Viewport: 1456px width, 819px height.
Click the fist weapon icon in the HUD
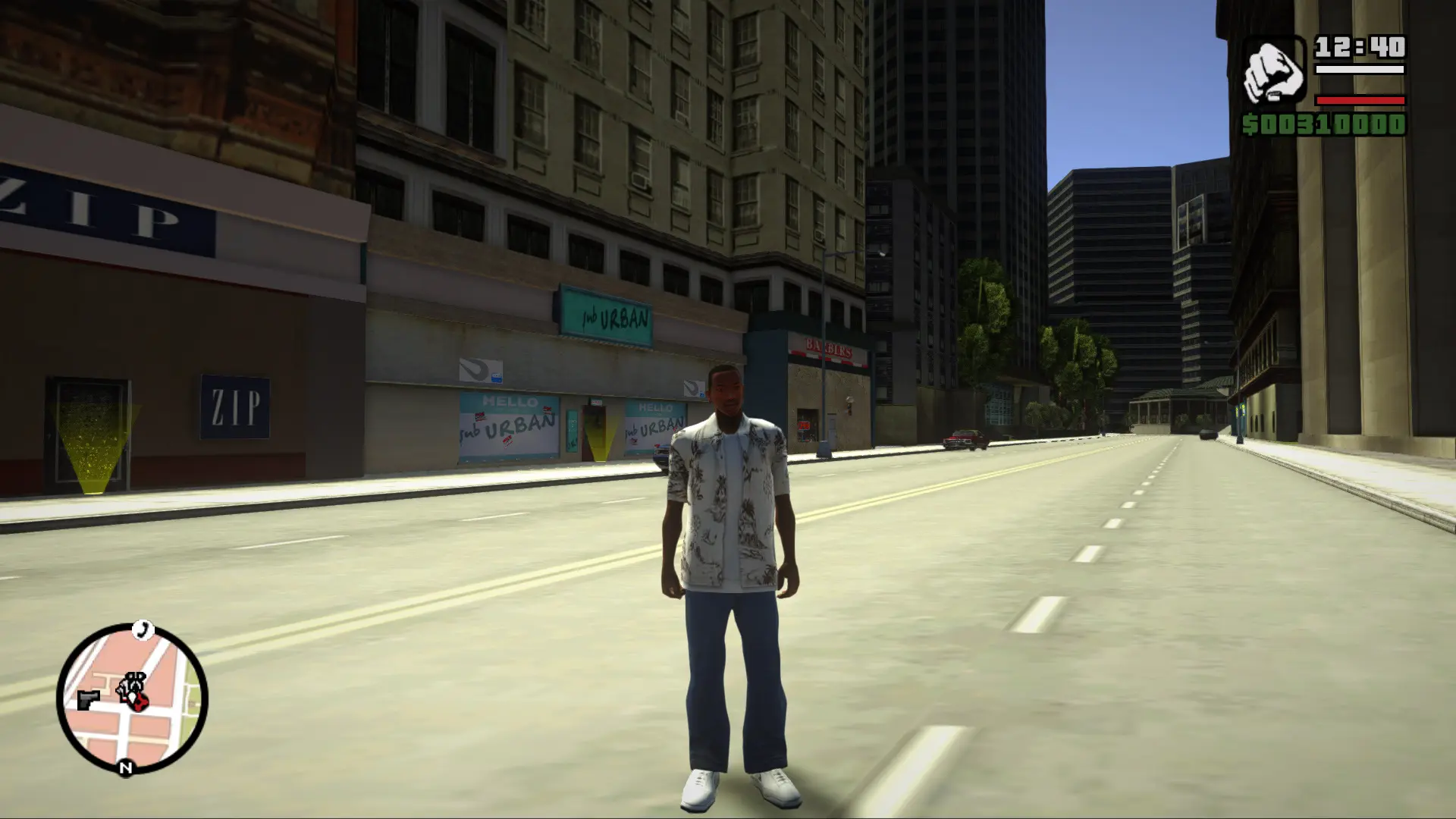(1276, 71)
